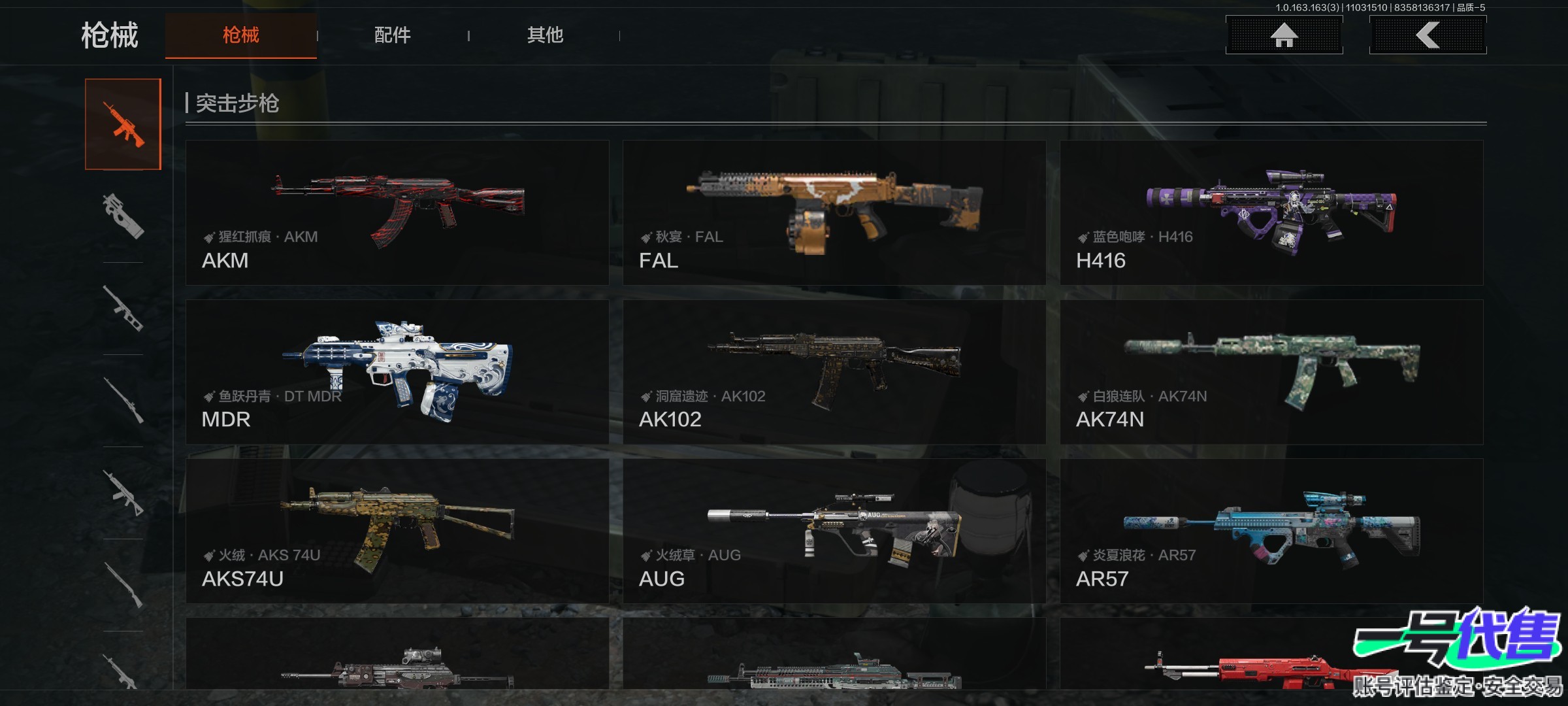The height and width of the screenshot is (706, 1568).
Task: Select the AKS74U camo weapon card
Action: pos(397,531)
